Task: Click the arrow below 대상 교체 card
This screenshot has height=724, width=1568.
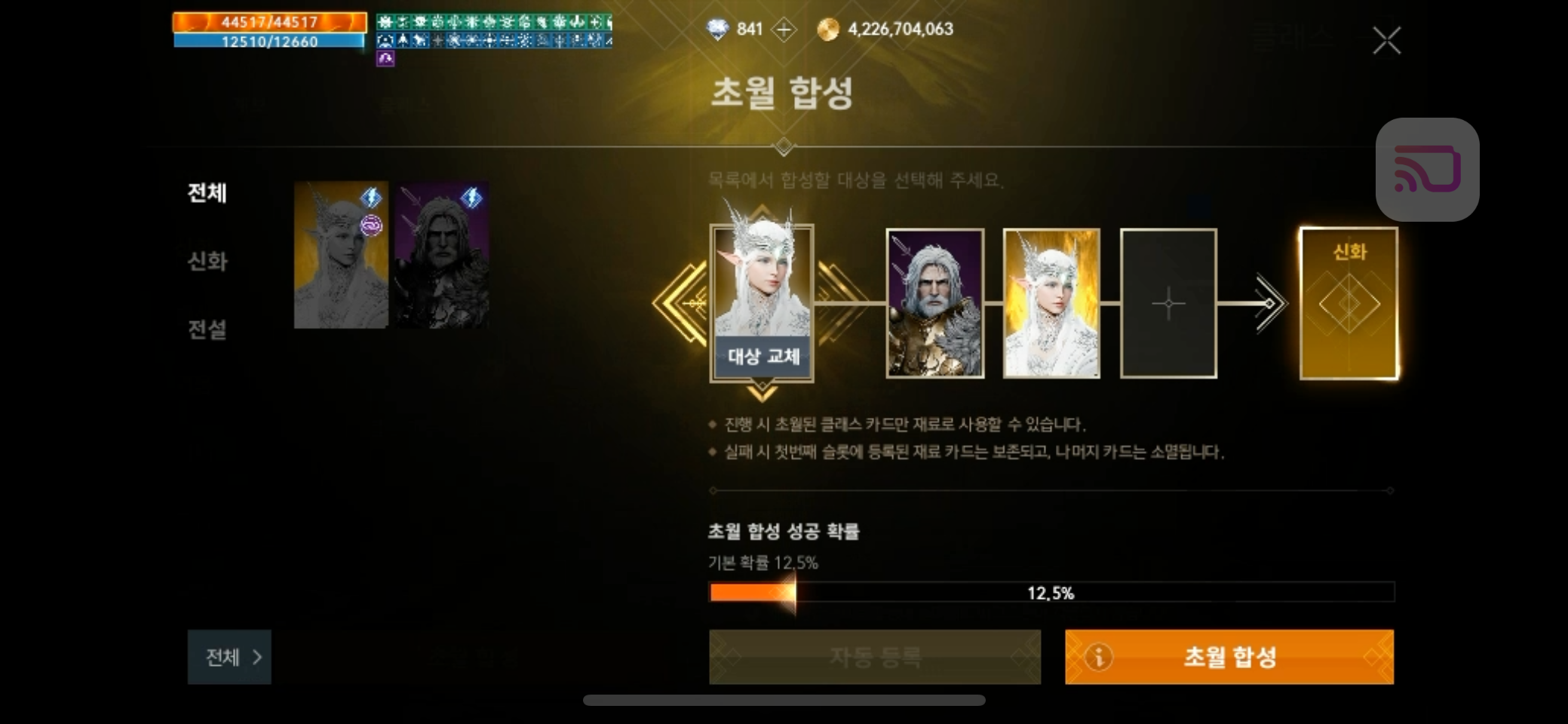Action: pyautogui.click(x=763, y=392)
